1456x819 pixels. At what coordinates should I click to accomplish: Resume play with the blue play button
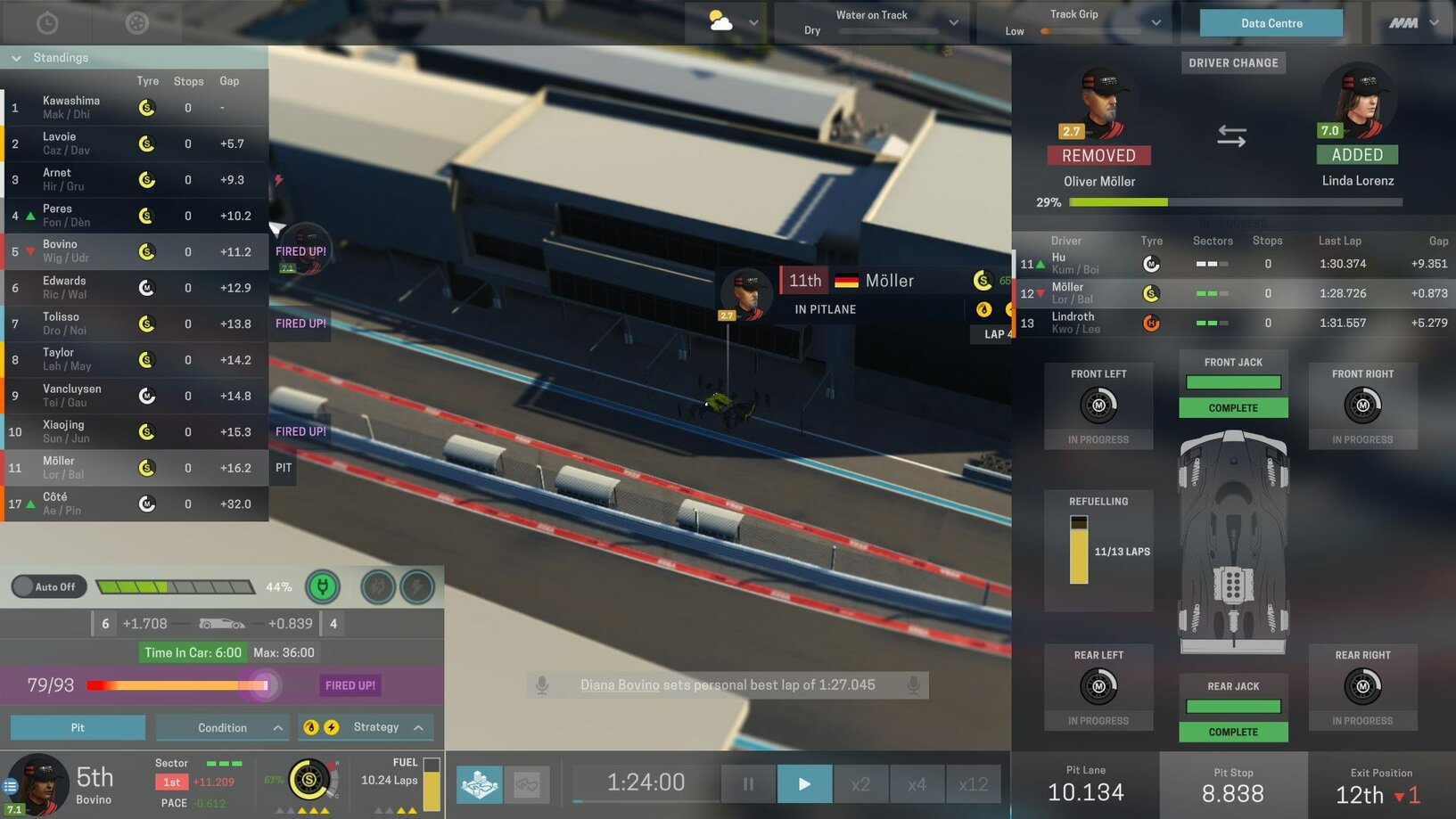(804, 783)
